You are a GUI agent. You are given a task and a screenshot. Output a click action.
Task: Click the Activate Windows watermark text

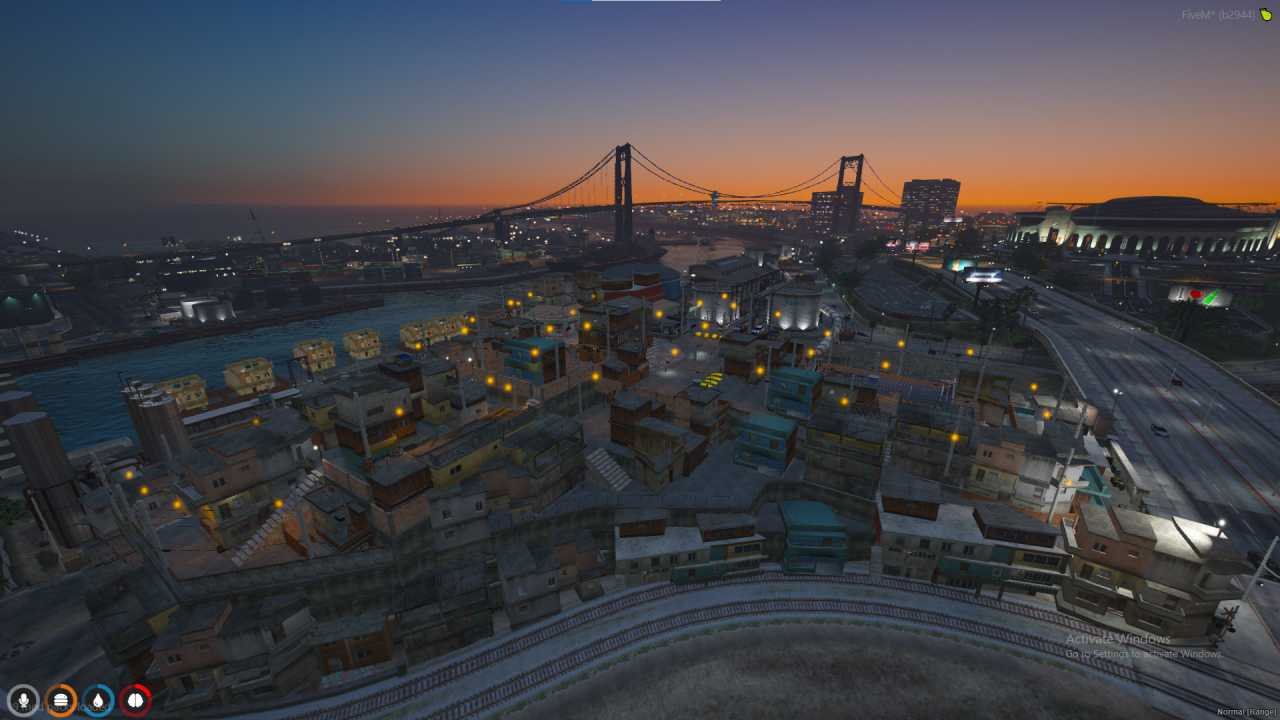point(1117,637)
